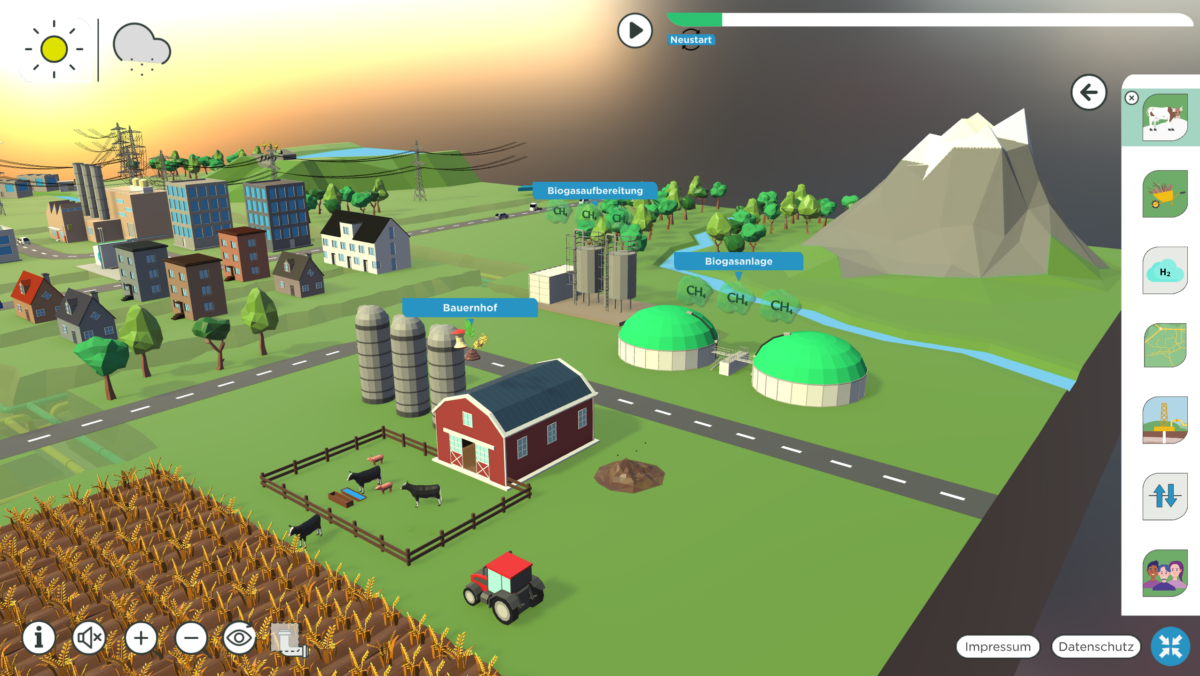Start the simulation with the play button
Image resolution: width=1200 pixels, height=676 pixels.
635,31
